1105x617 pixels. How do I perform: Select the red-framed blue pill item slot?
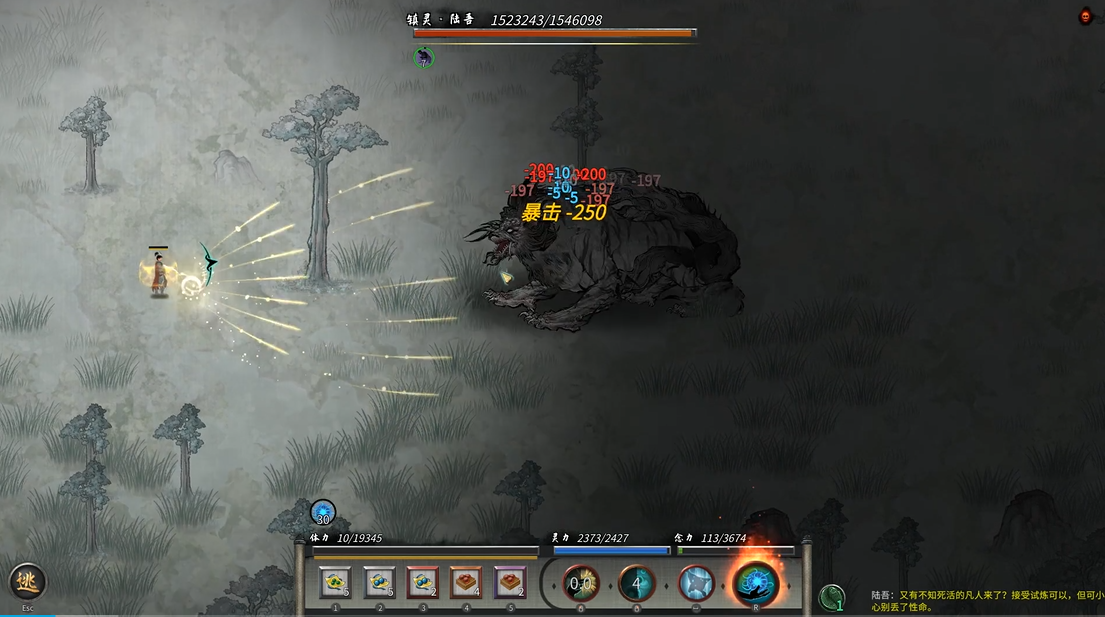pyautogui.click(x=423, y=582)
